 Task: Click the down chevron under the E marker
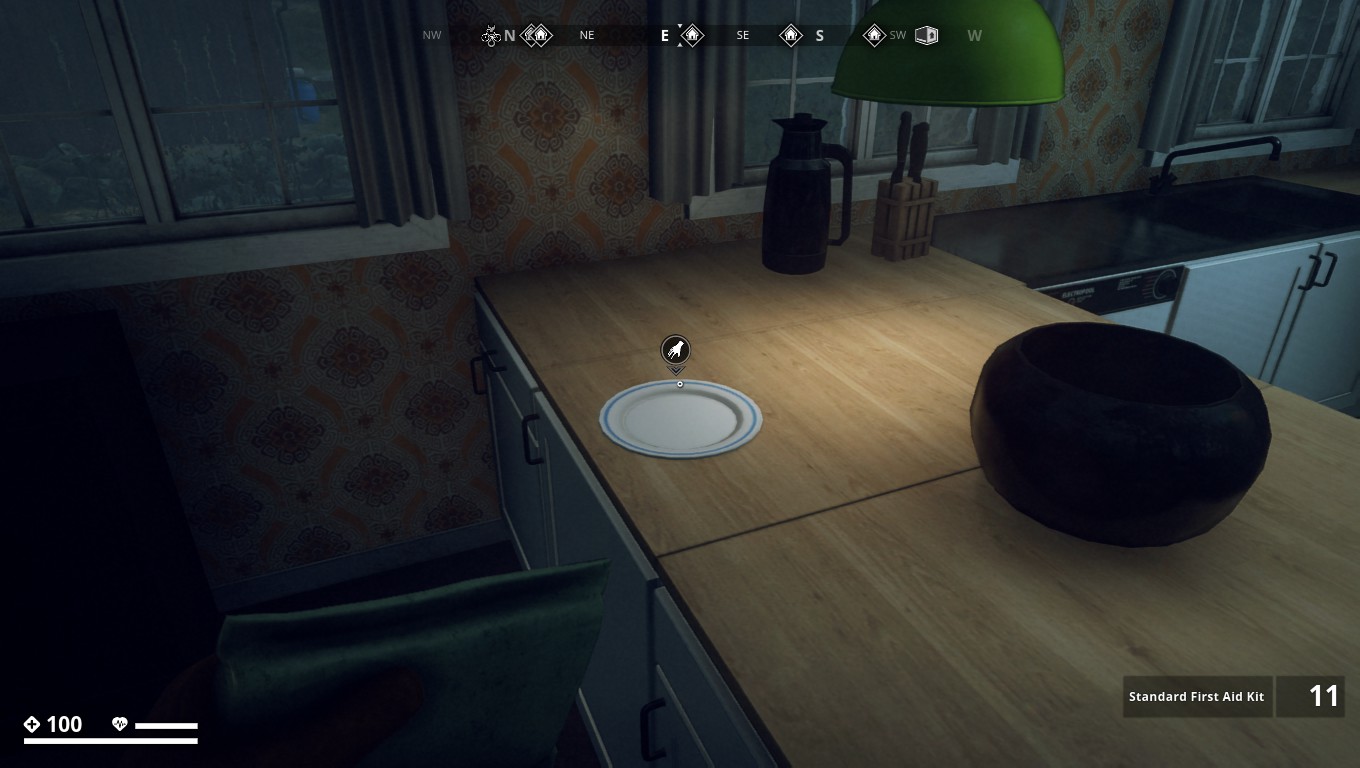click(679, 45)
